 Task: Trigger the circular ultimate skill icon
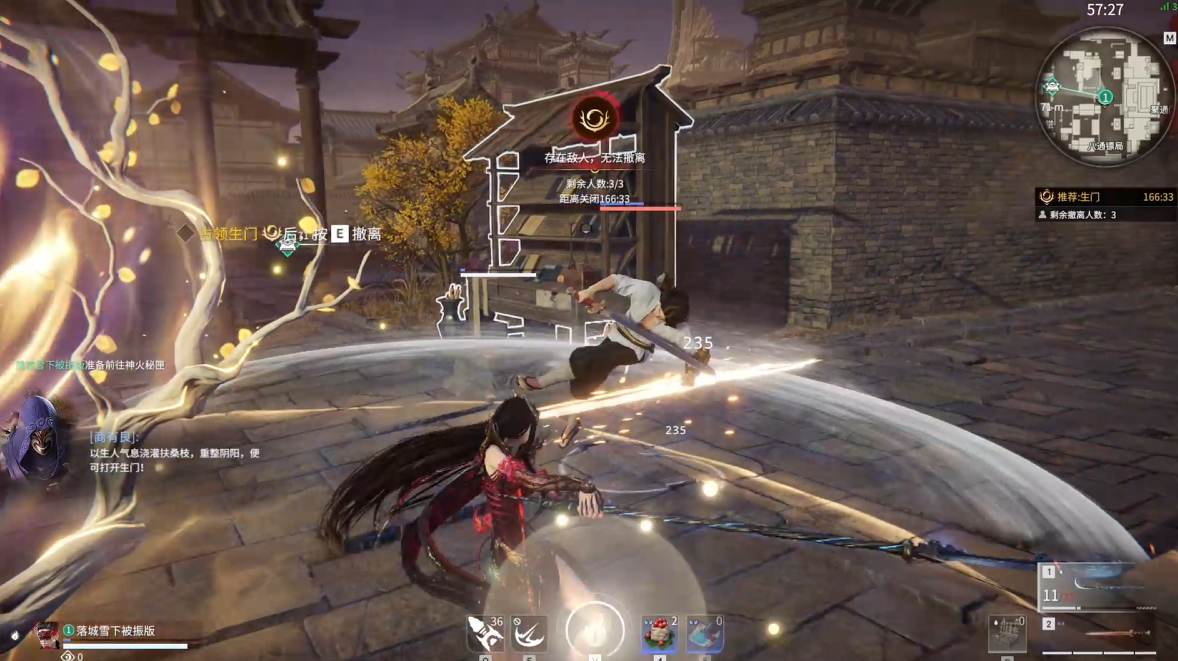pyautogui.click(x=595, y=631)
